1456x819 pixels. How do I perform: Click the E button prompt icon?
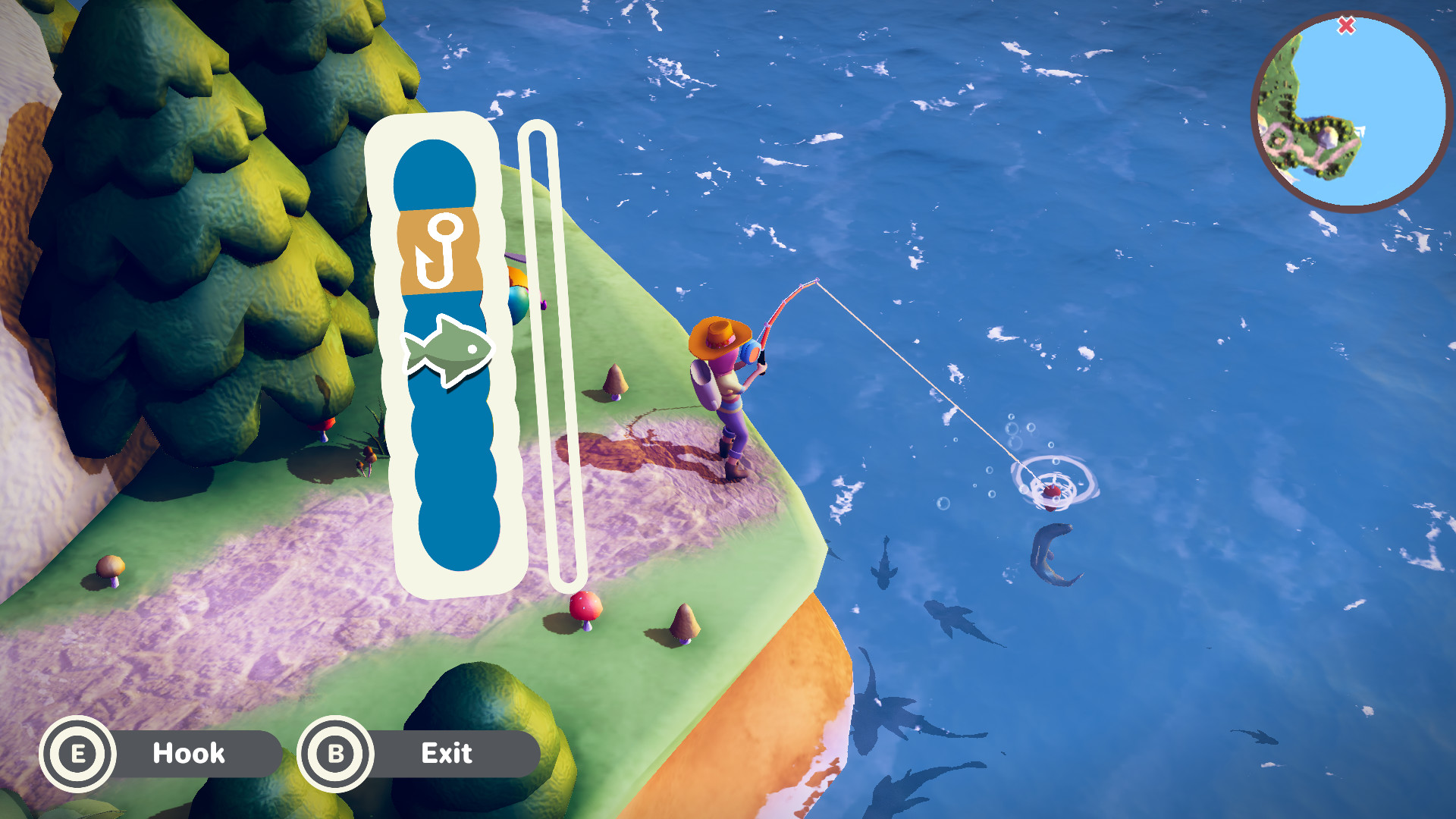coord(80,753)
